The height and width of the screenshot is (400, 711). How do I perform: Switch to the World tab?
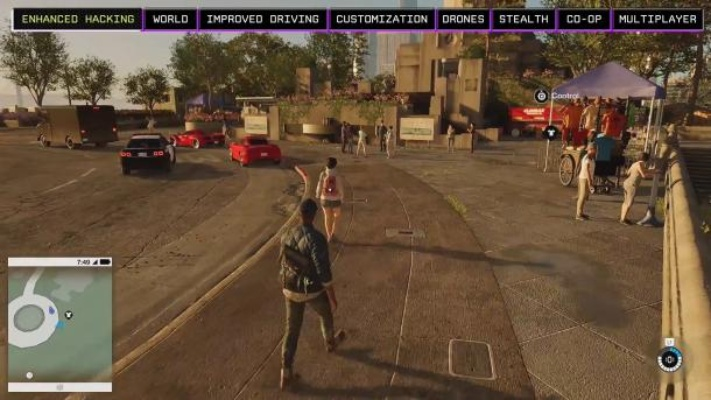pos(170,19)
